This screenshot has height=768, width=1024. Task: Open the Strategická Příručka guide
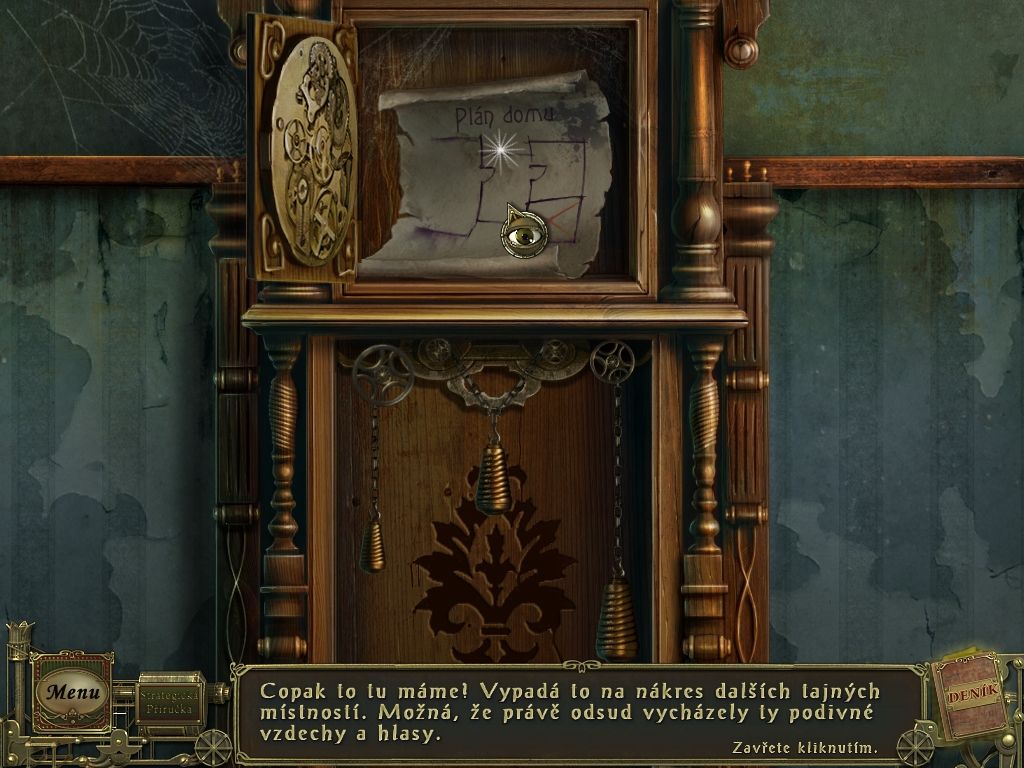point(169,699)
